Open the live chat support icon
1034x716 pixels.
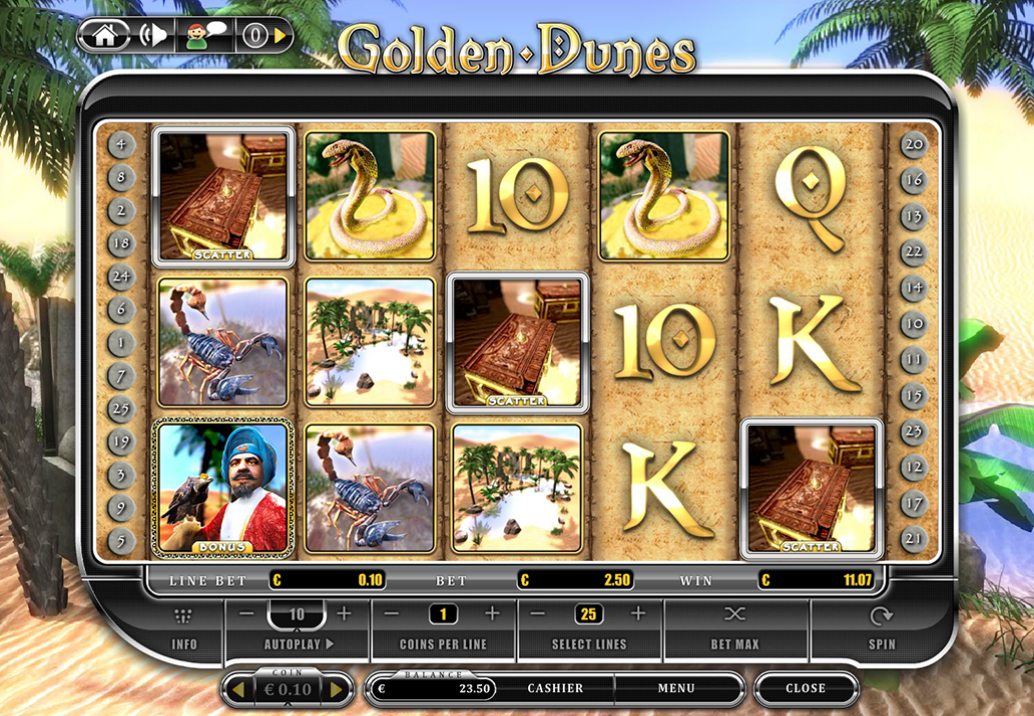click(205, 36)
